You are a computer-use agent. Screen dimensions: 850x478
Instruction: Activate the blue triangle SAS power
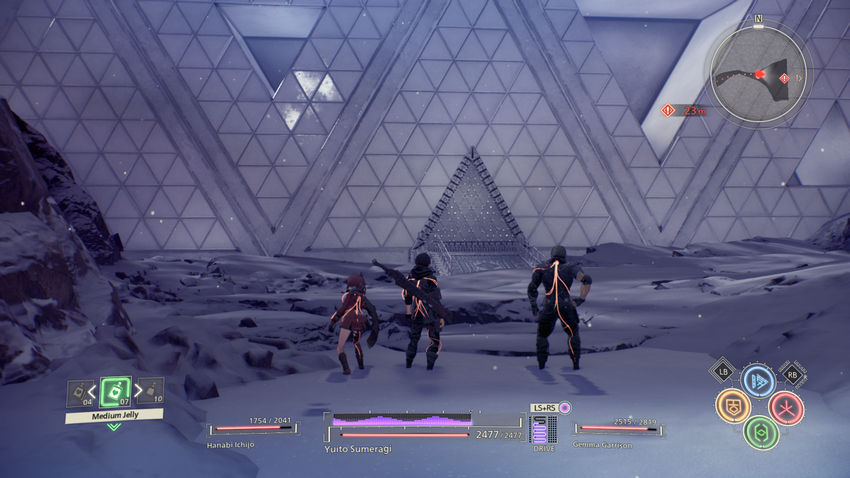coord(759,380)
